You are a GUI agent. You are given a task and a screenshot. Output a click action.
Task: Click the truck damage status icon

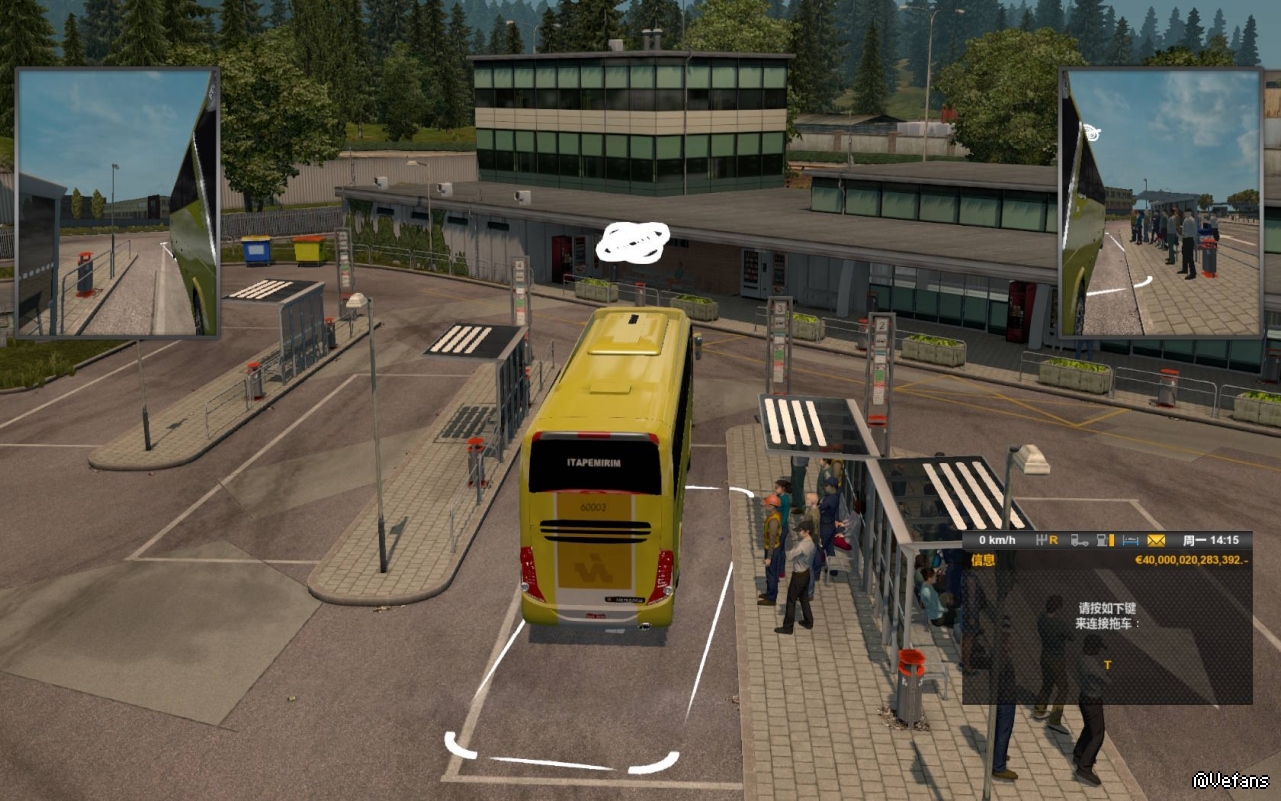[x=1078, y=541]
